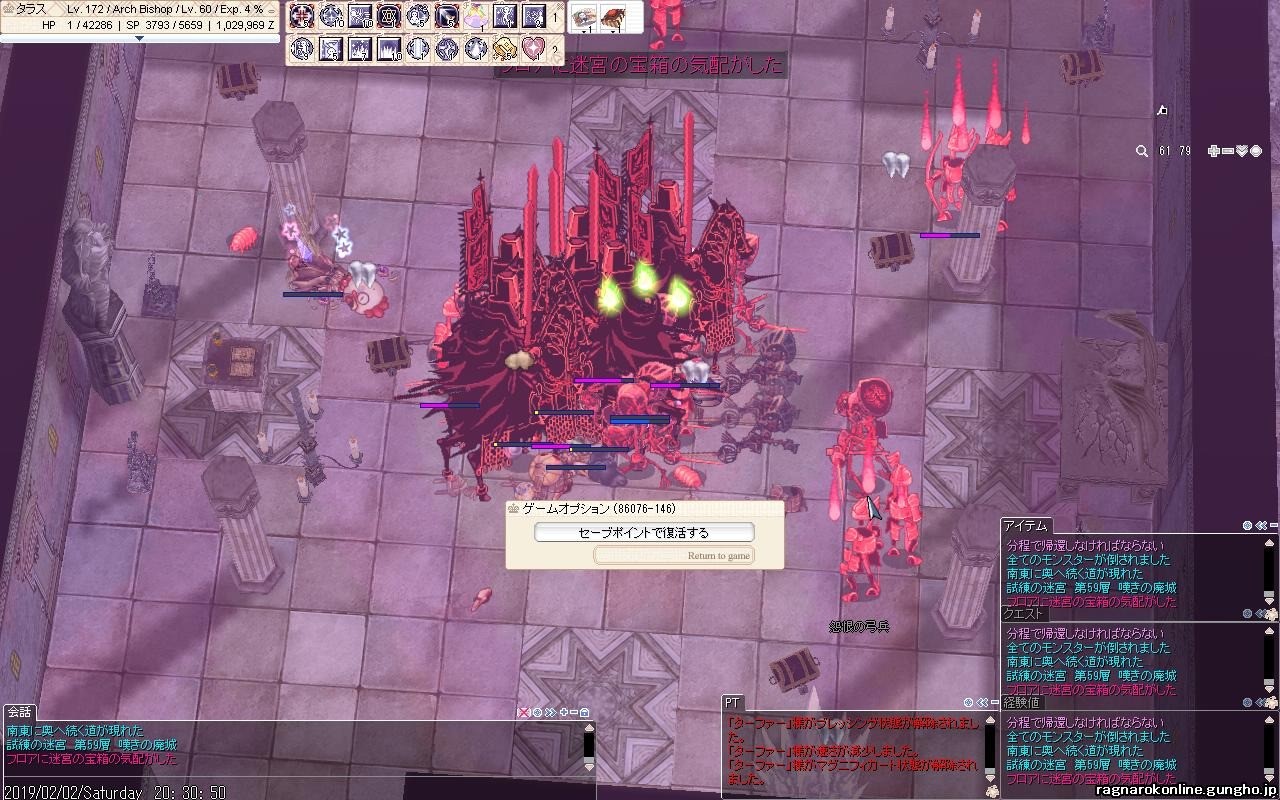Click the brown winged item quick slot
1280x800 pixels.
click(x=613, y=17)
